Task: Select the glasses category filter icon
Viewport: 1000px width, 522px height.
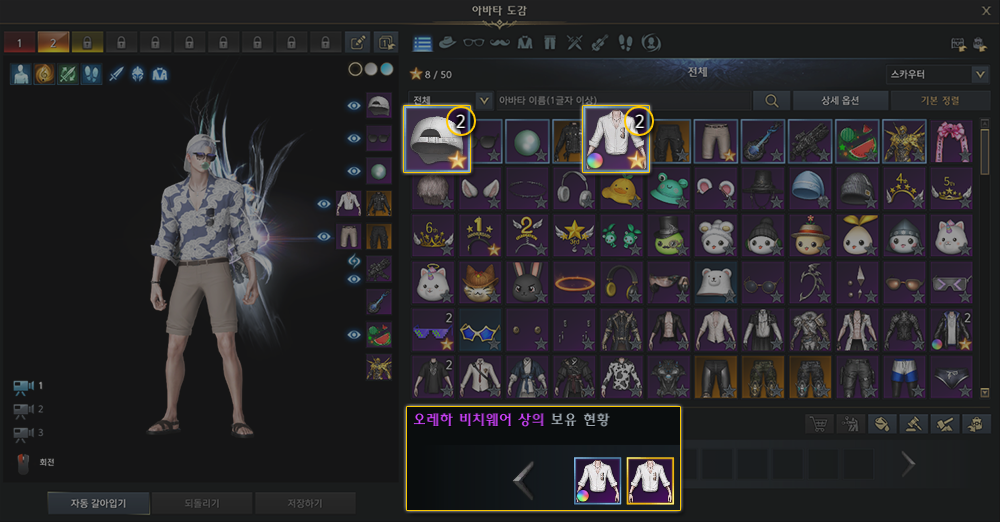Action: [x=473, y=43]
